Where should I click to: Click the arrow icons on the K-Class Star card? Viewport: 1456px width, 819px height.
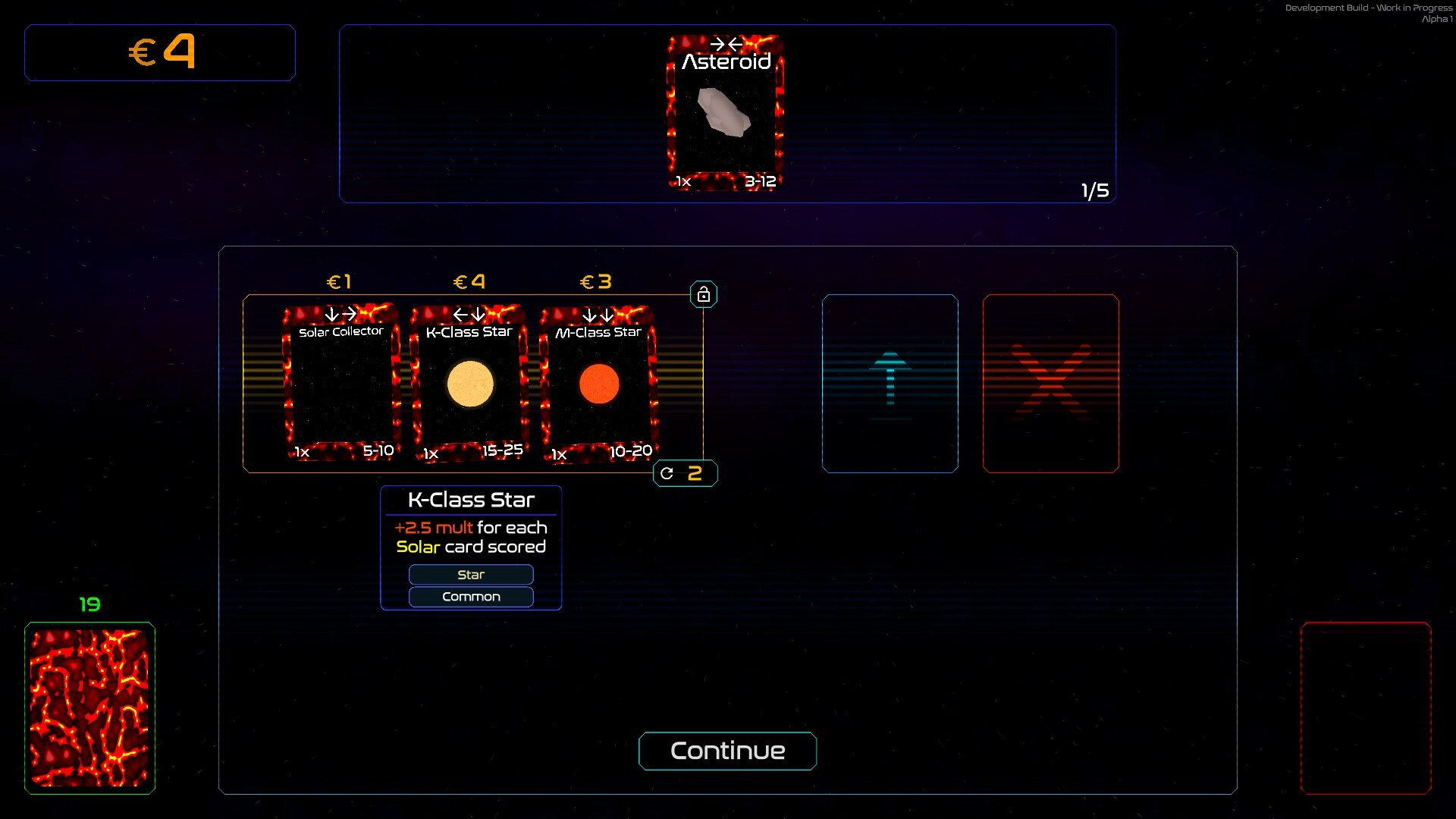[x=469, y=313]
